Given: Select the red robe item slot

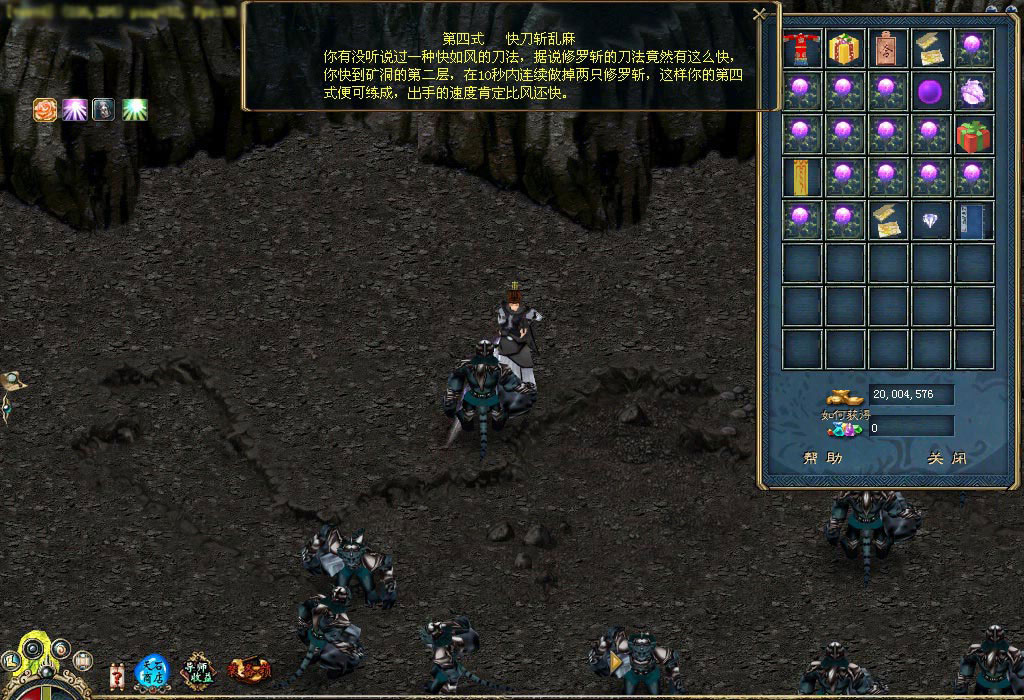Looking at the screenshot, I should [801, 48].
